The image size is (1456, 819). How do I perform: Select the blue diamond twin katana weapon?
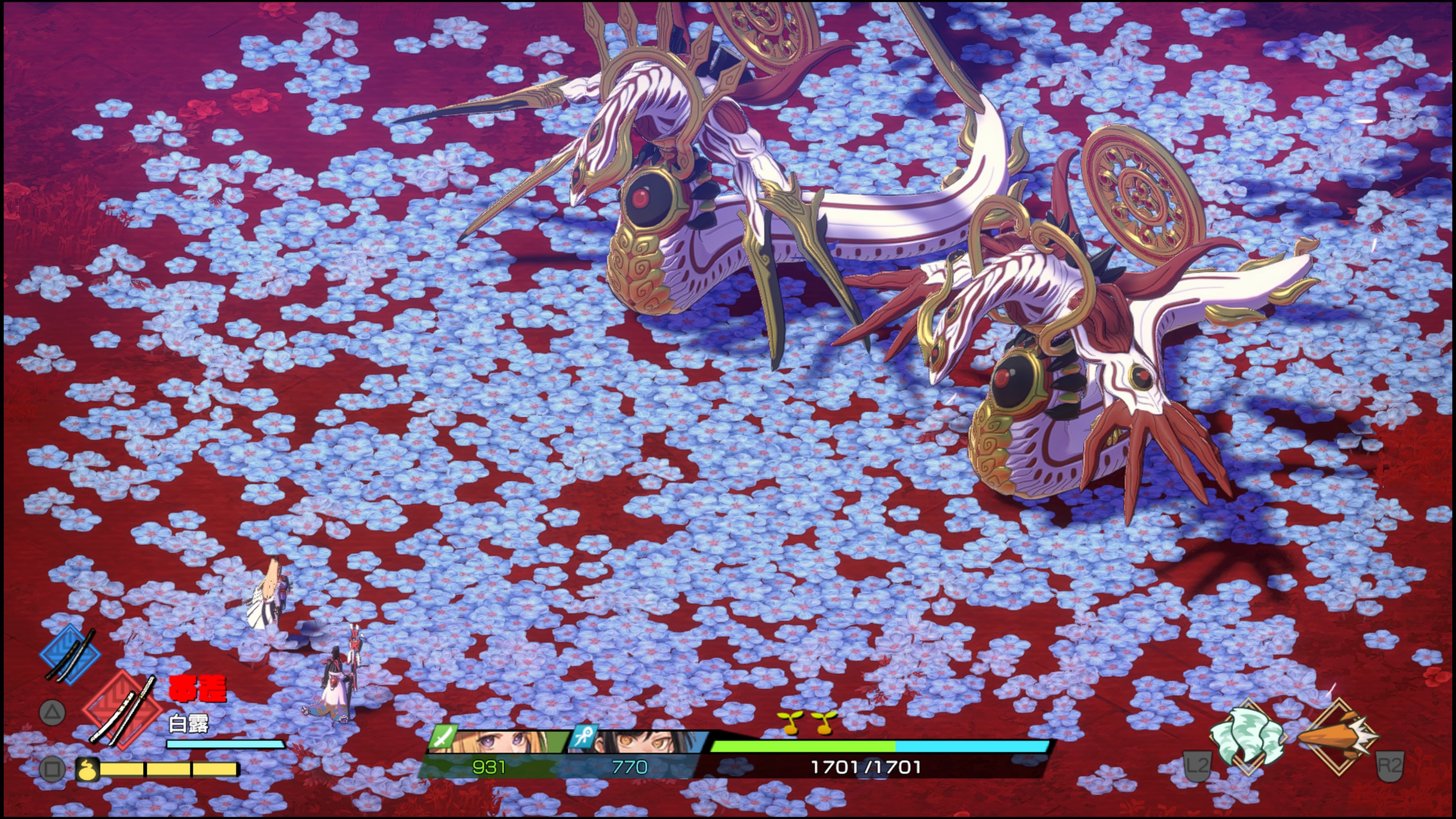click(70, 654)
